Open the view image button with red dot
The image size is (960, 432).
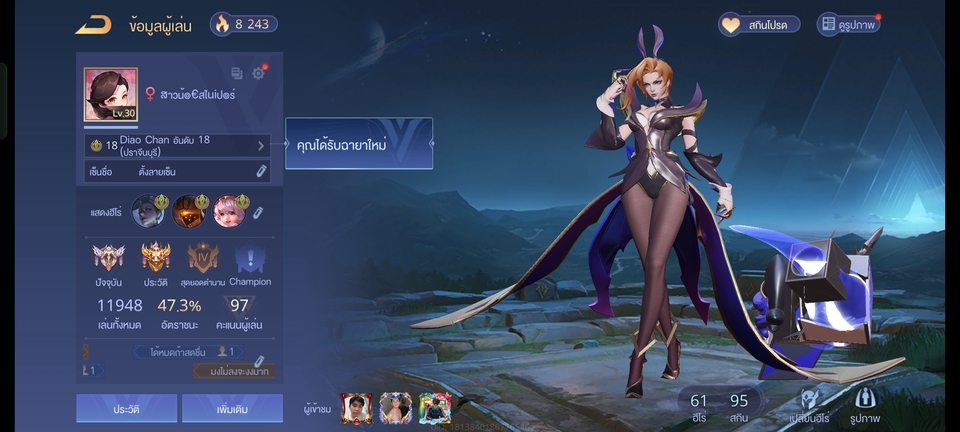coord(848,24)
